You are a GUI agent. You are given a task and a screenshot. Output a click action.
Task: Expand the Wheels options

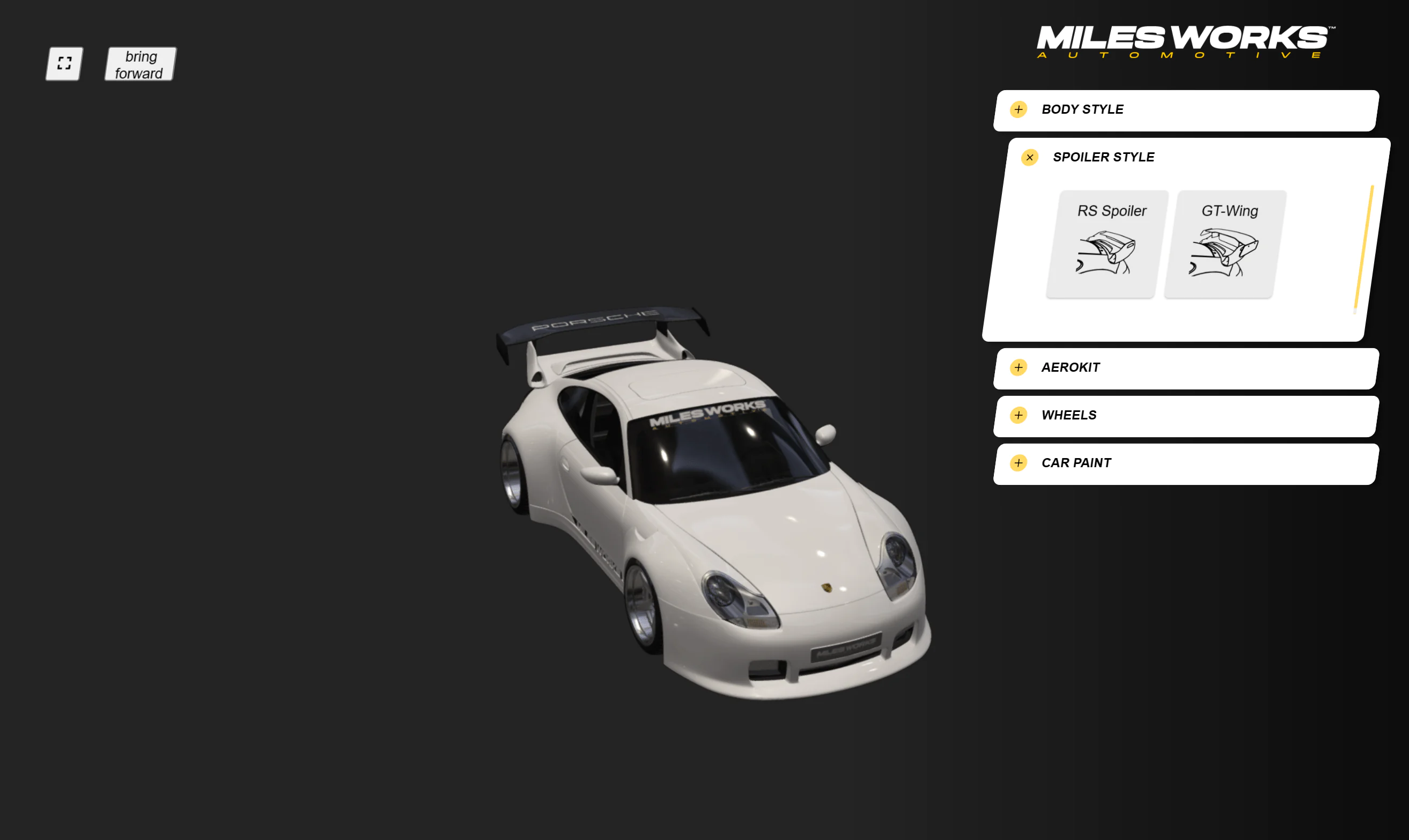pos(1019,416)
